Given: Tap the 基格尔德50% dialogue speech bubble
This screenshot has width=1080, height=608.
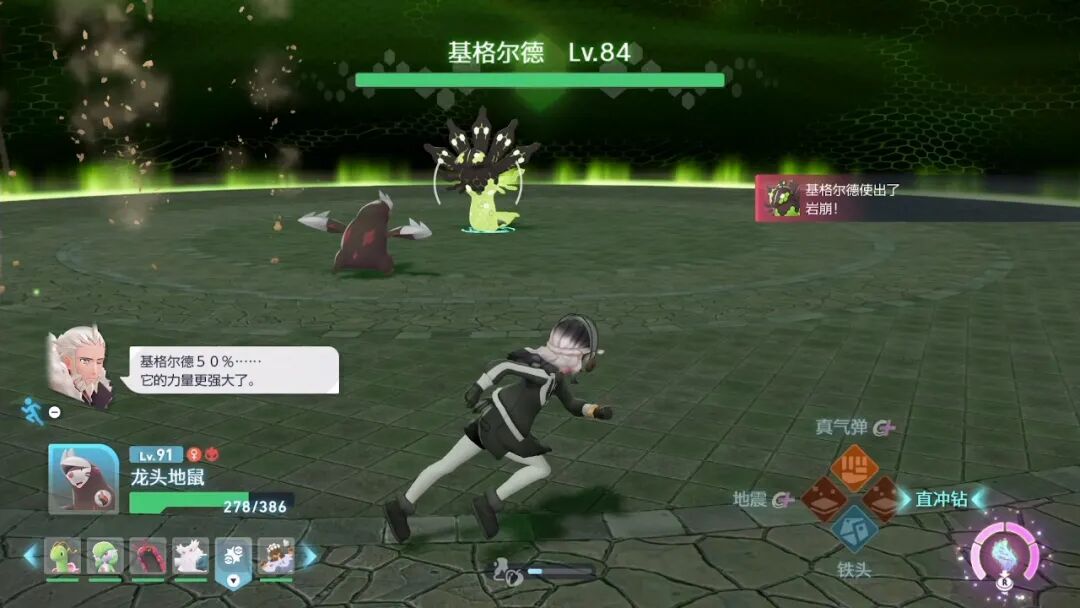Looking at the screenshot, I should click(x=233, y=370).
